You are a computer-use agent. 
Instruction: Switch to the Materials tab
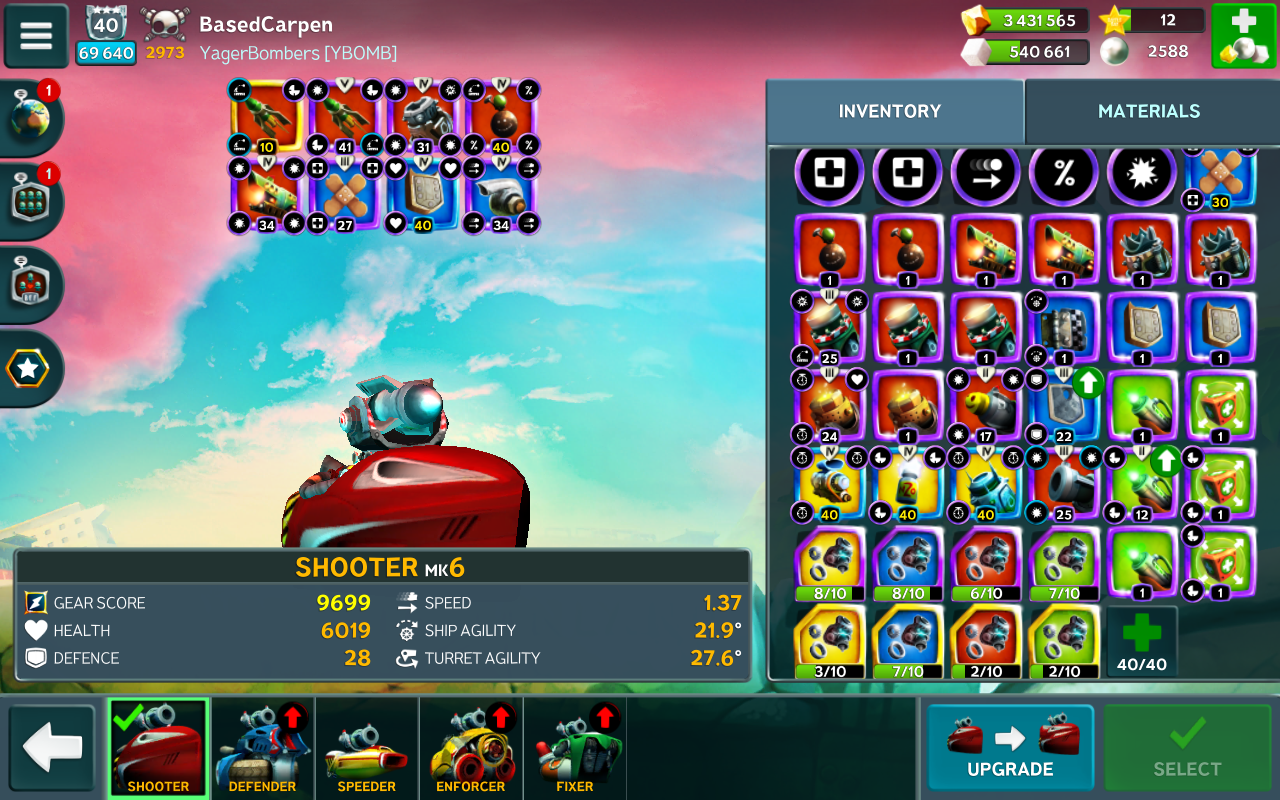tap(1149, 111)
